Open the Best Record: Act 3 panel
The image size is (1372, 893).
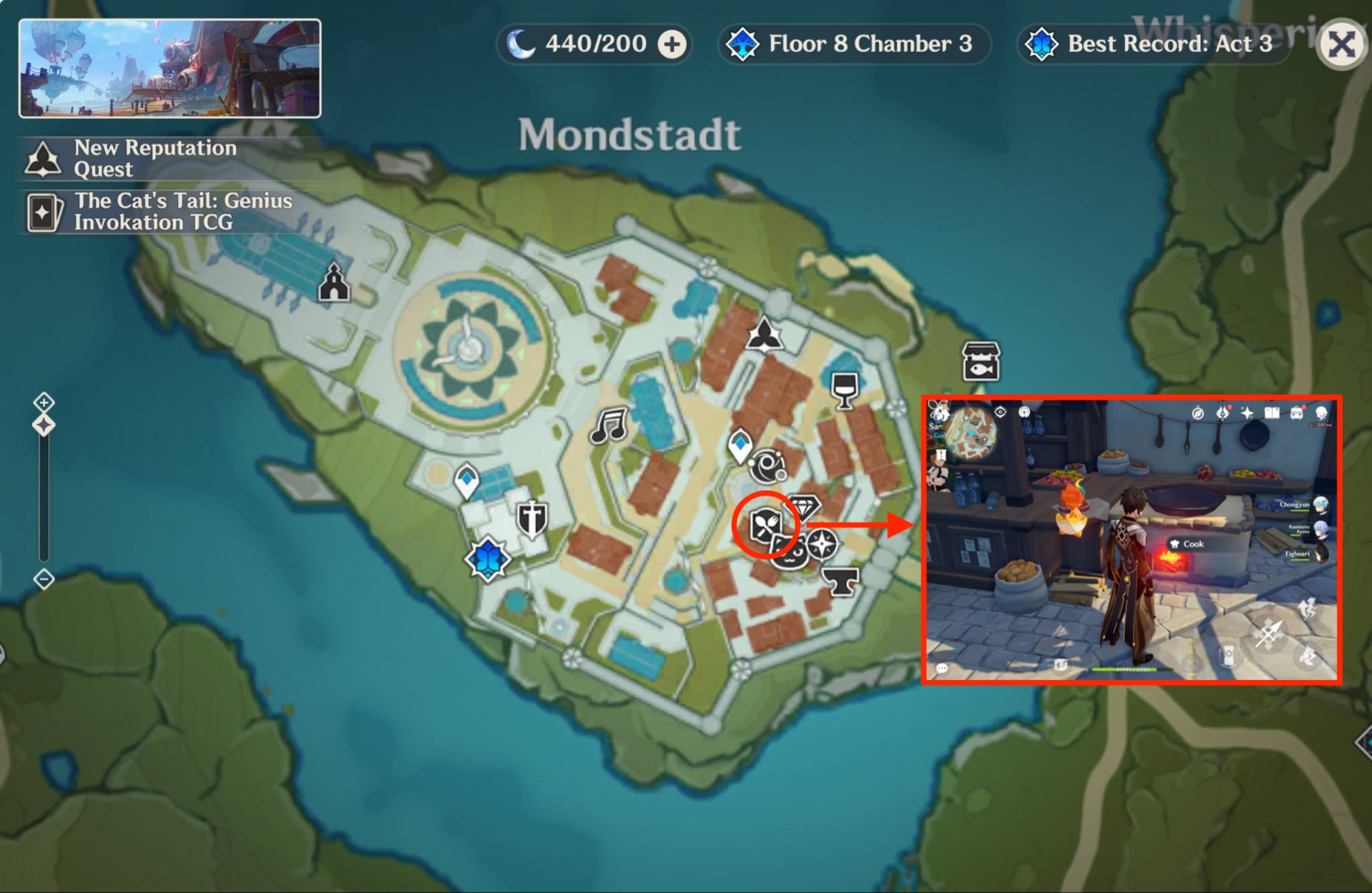[1153, 44]
